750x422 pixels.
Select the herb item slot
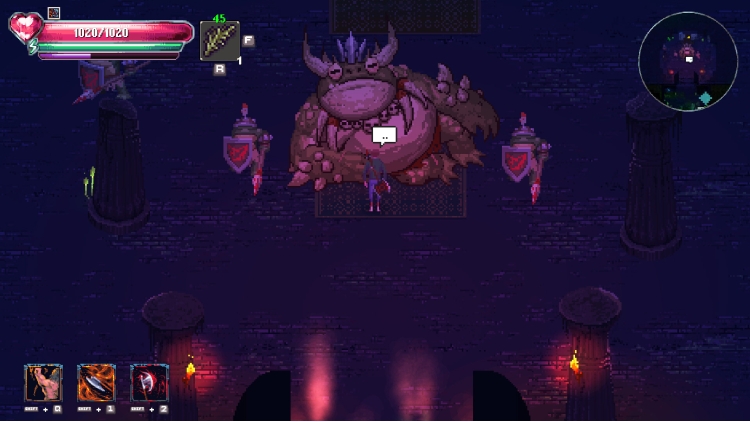click(219, 41)
